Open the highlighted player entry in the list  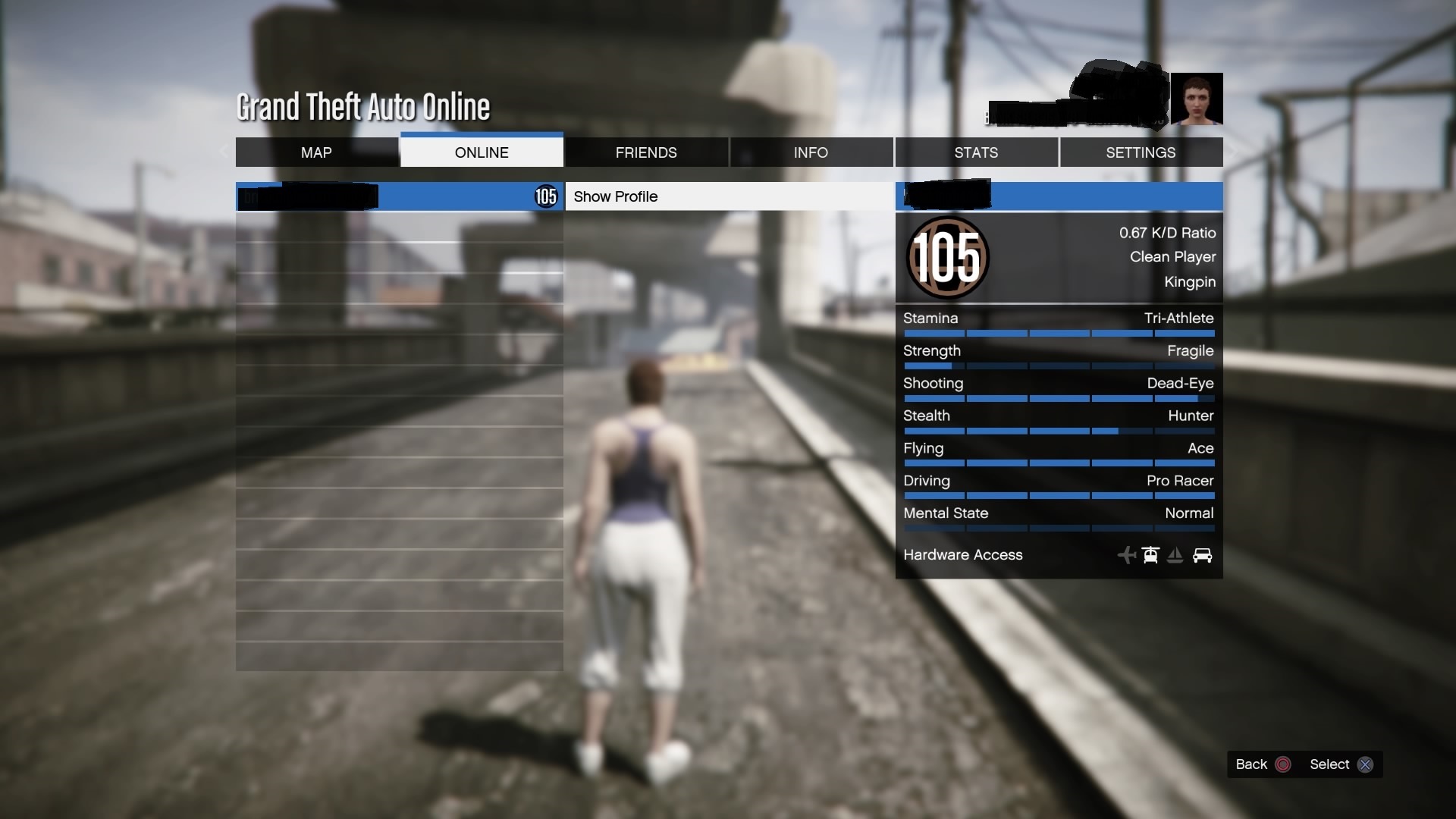click(398, 196)
